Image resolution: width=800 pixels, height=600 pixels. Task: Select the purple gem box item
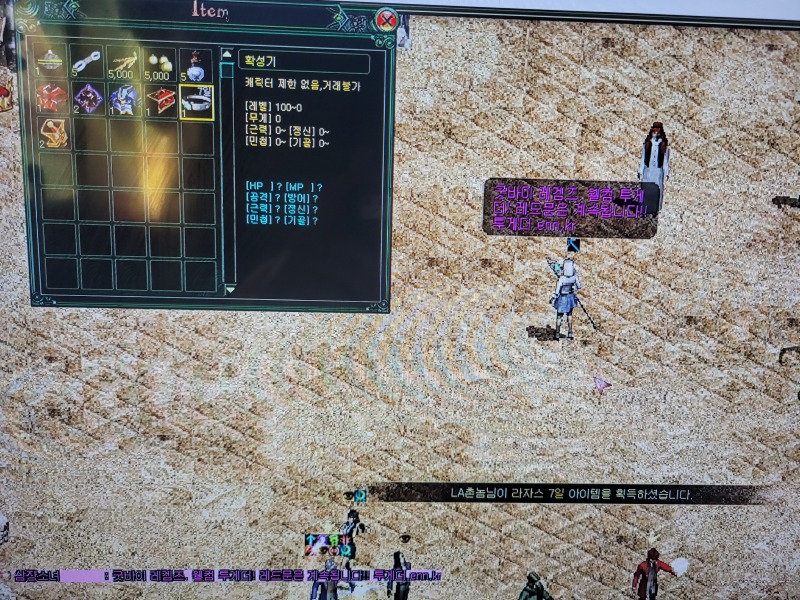click(x=88, y=99)
